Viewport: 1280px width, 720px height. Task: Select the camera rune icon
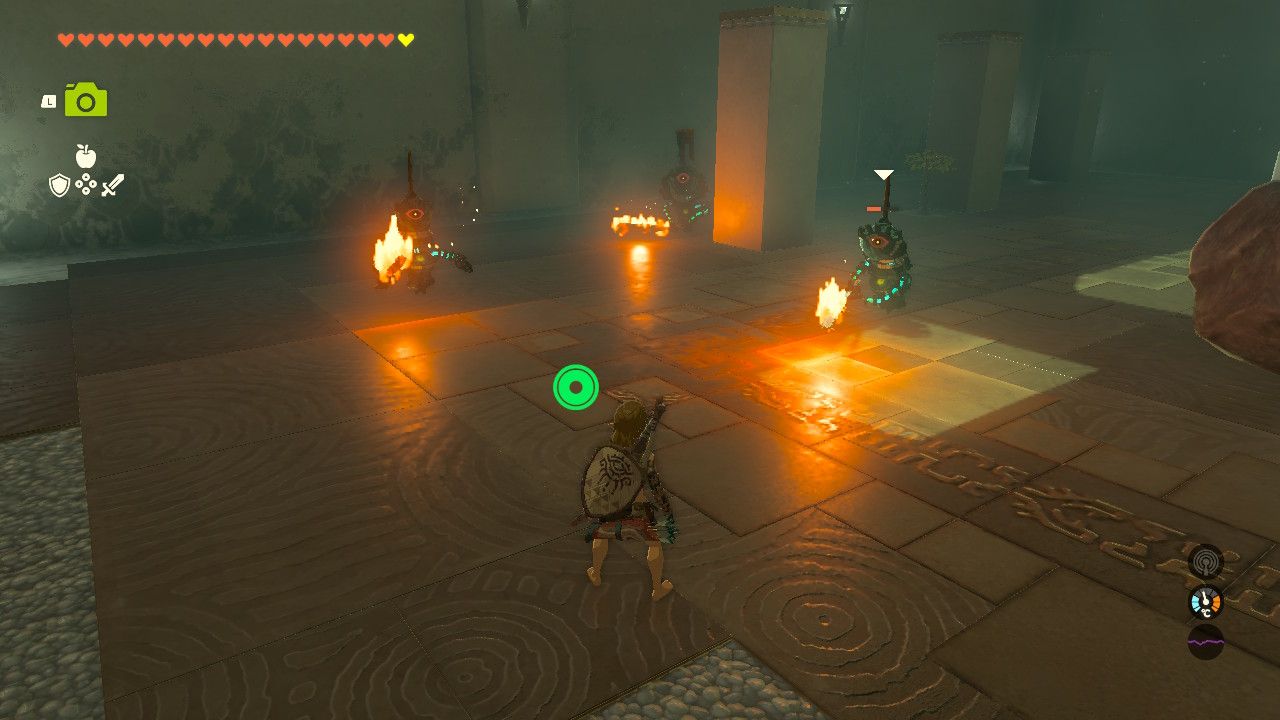point(86,99)
